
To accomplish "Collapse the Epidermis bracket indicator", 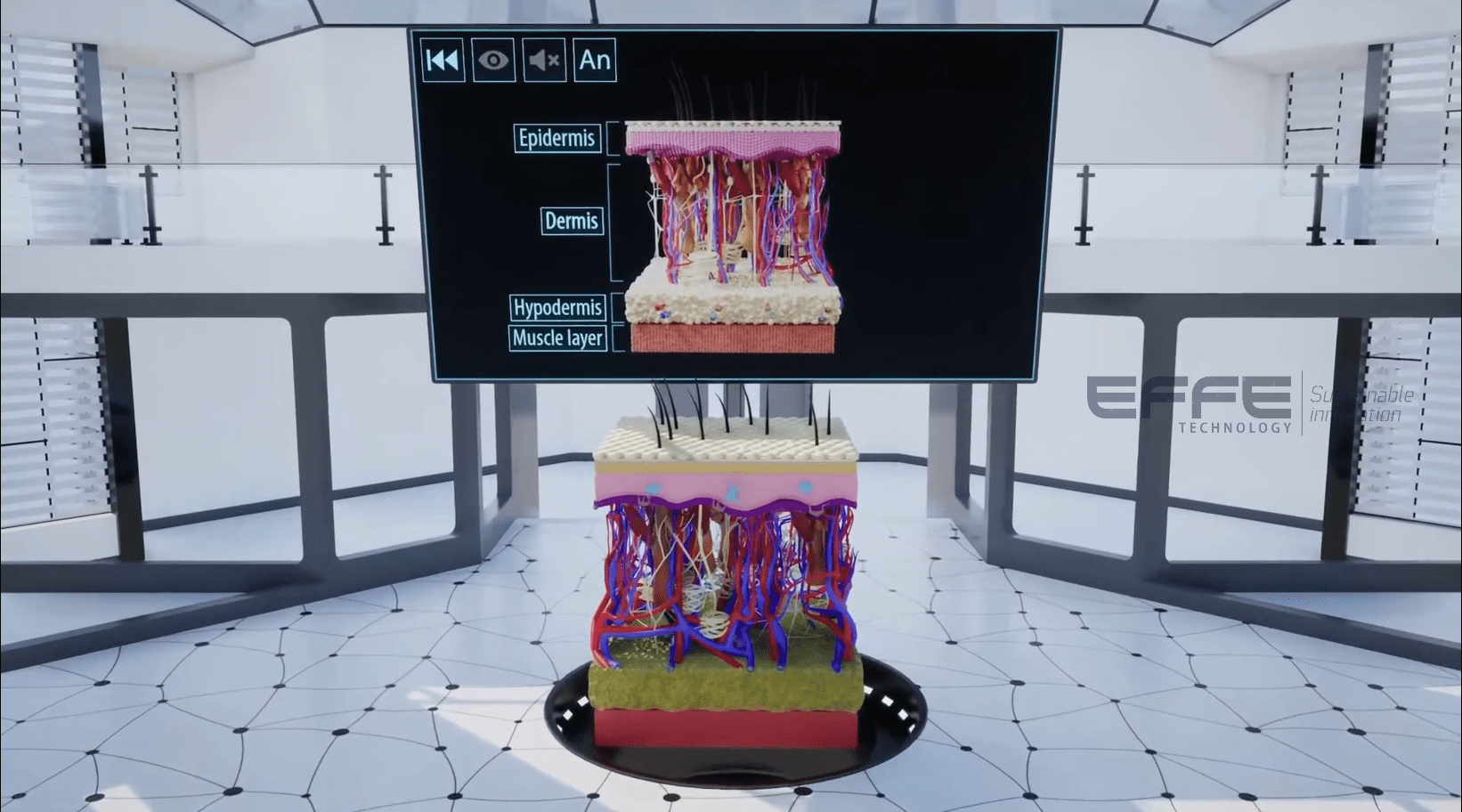I will click(613, 138).
